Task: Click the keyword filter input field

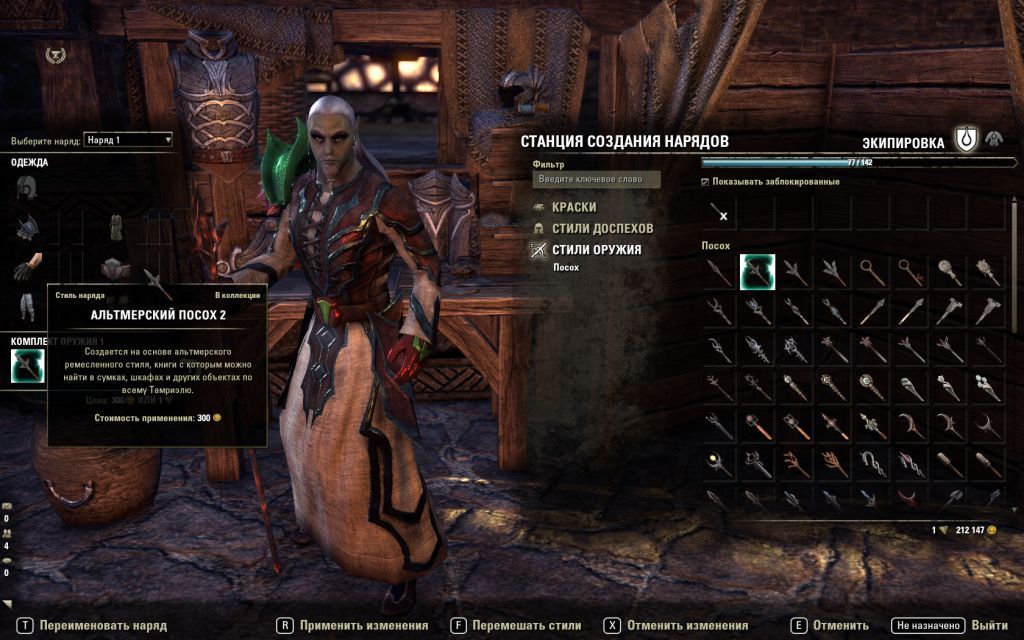Action: point(596,179)
